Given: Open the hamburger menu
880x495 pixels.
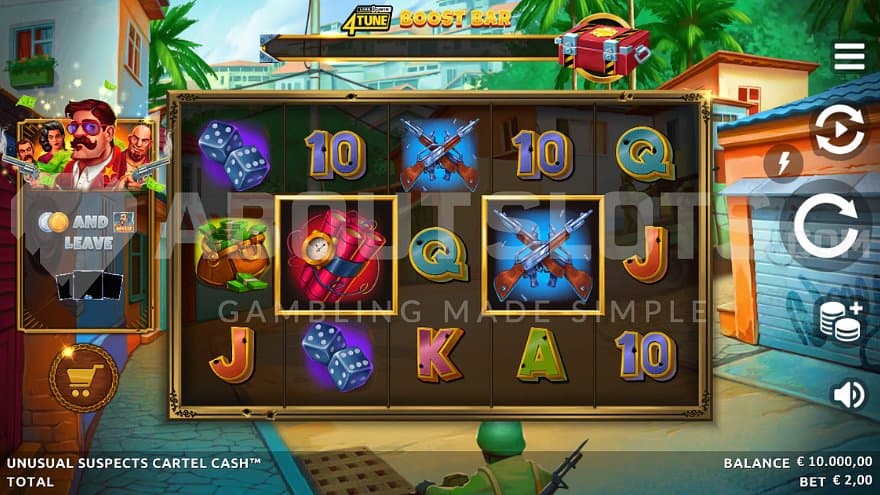Looking at the screenshot, I should 849,56.
